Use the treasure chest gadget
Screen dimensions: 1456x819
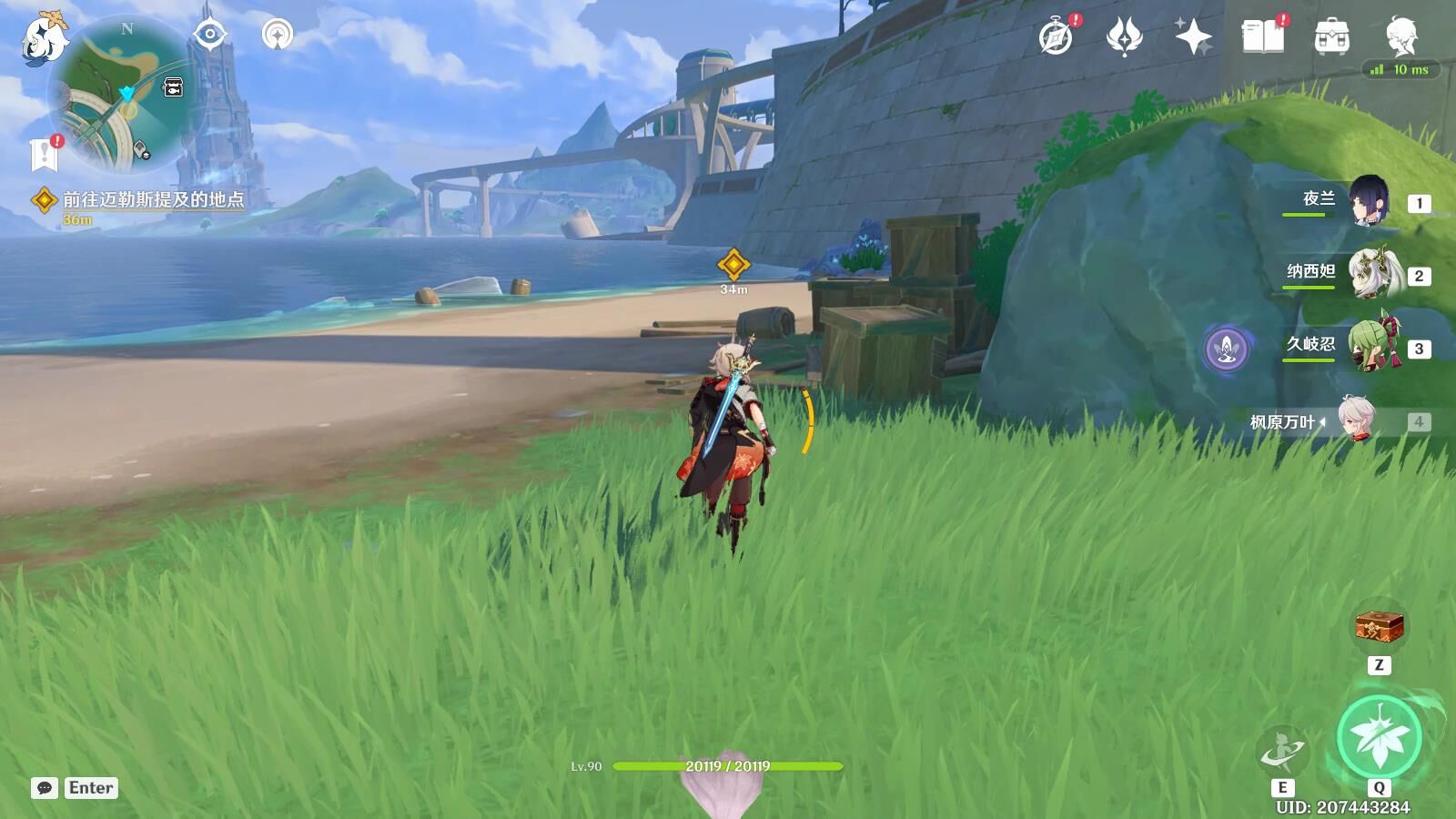[1380, 626]
